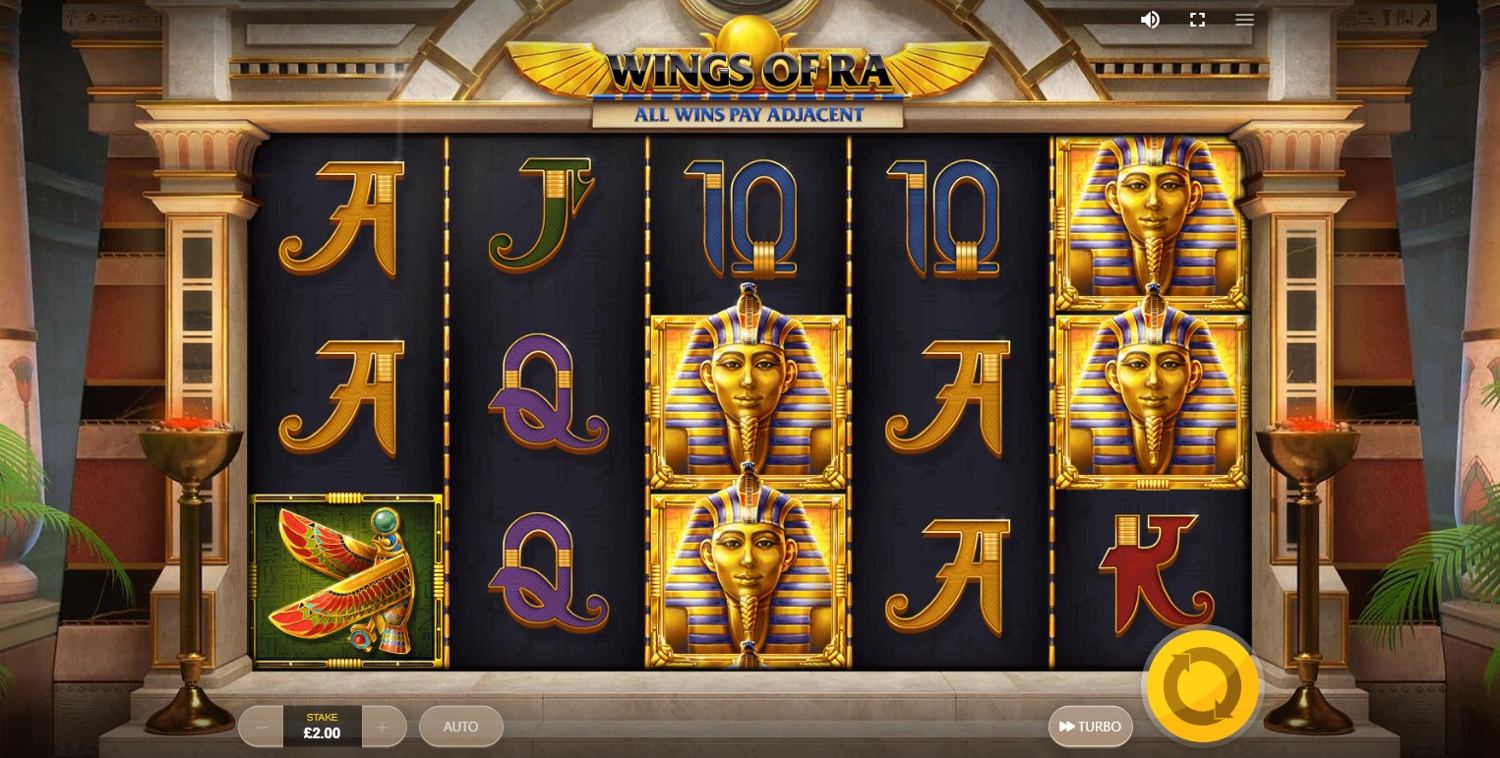Open the Auto spin options
This screenshot has height=758, width=1500.
click(461, 727)
